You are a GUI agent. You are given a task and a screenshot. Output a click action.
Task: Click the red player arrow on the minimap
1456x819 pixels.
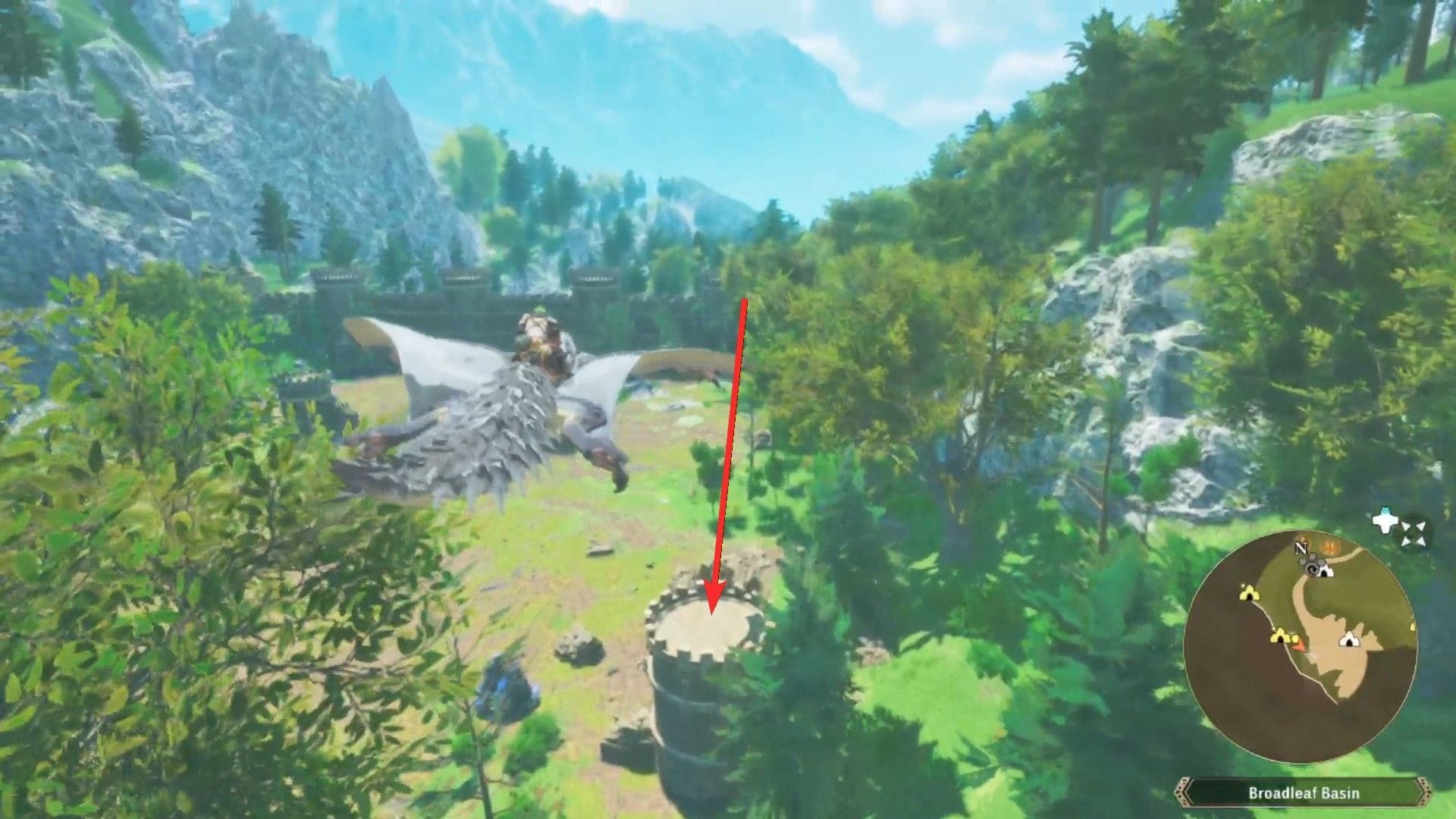1299,647
